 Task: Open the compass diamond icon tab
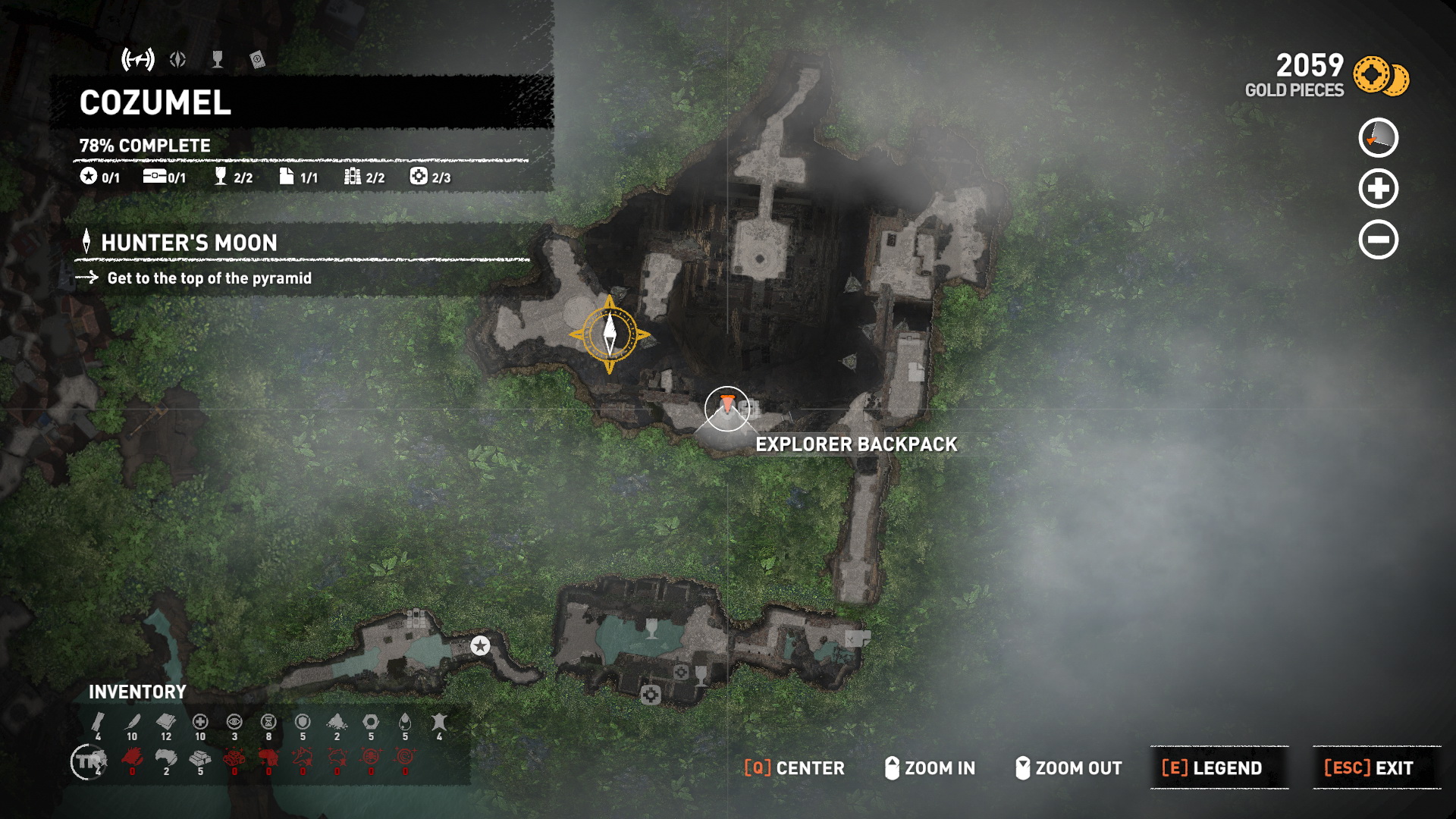tap(178, 59)
